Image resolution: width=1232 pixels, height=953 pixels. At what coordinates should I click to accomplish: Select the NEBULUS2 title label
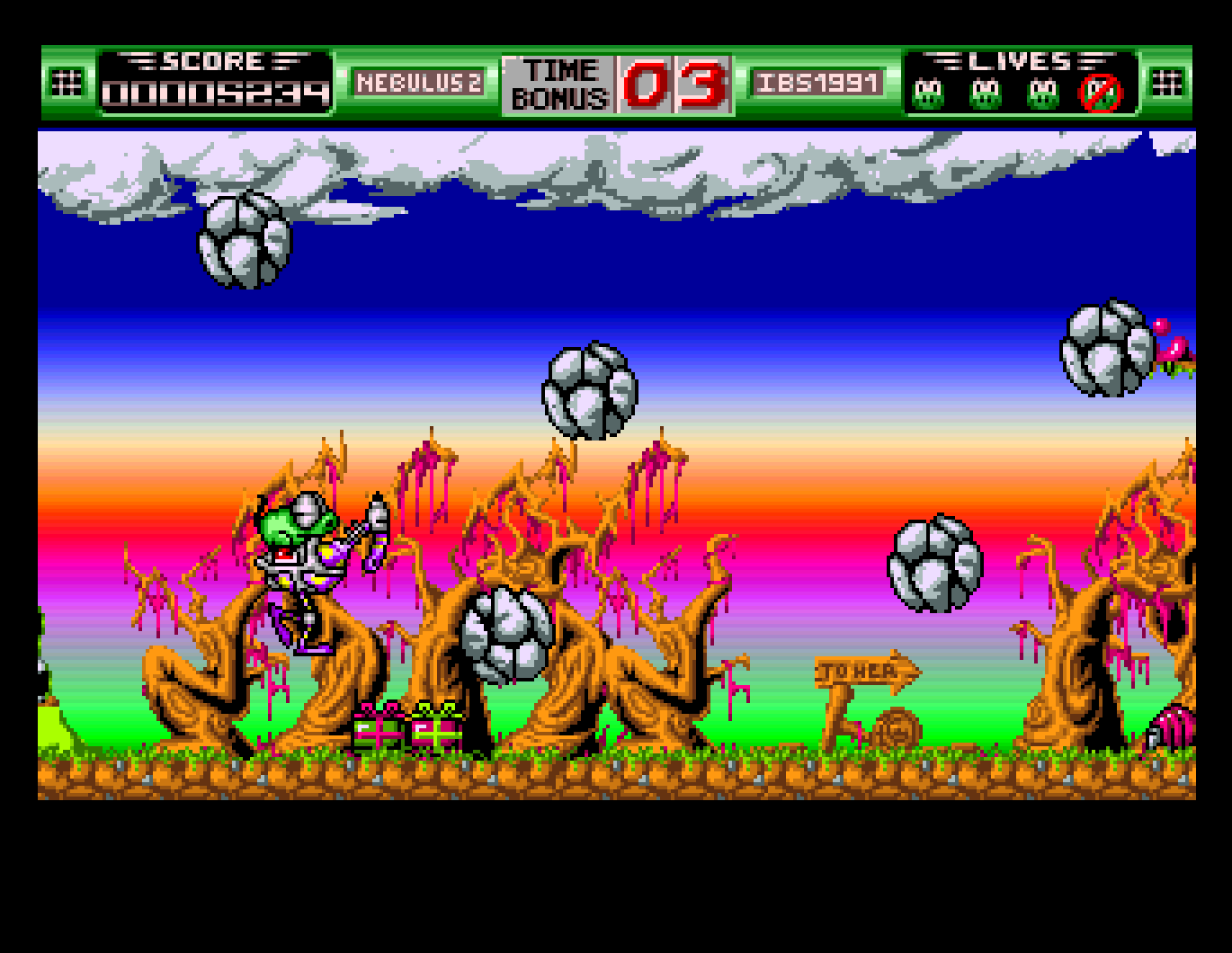(x=420, y=83)
